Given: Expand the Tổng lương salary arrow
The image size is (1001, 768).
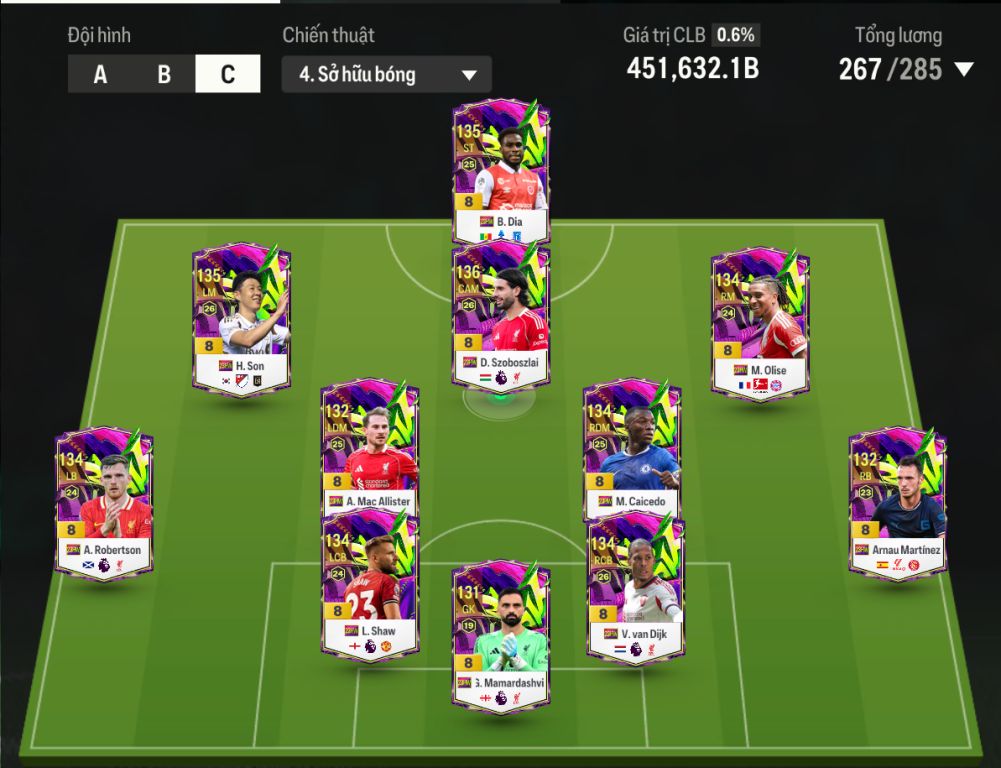Looking at the screenshot, I should [964, 69].
